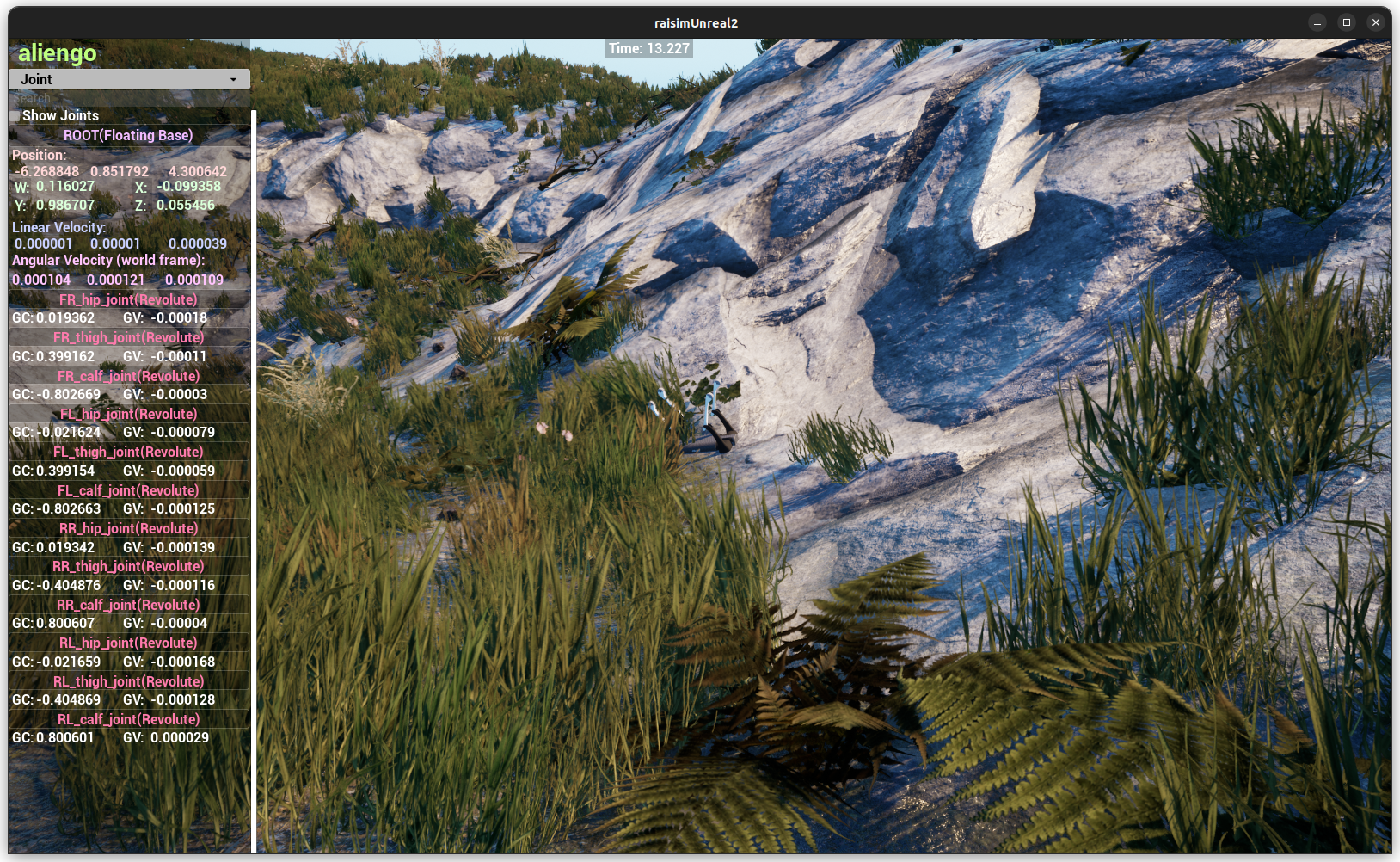1400x862 pixels.
Task: Expand the ROOT(Floating Base) section
Action: point(127,135)
